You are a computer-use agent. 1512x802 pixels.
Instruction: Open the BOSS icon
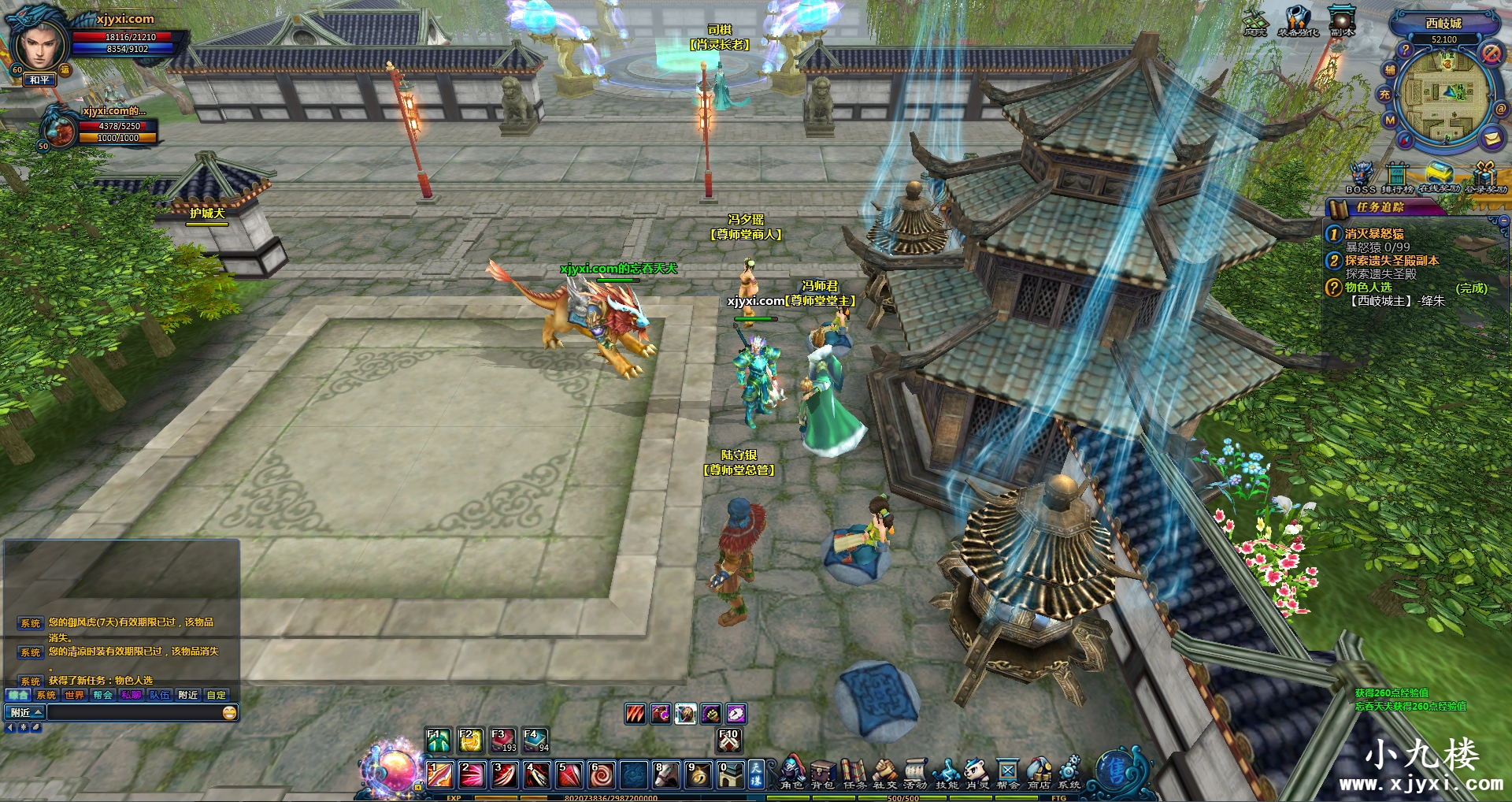1361,176
